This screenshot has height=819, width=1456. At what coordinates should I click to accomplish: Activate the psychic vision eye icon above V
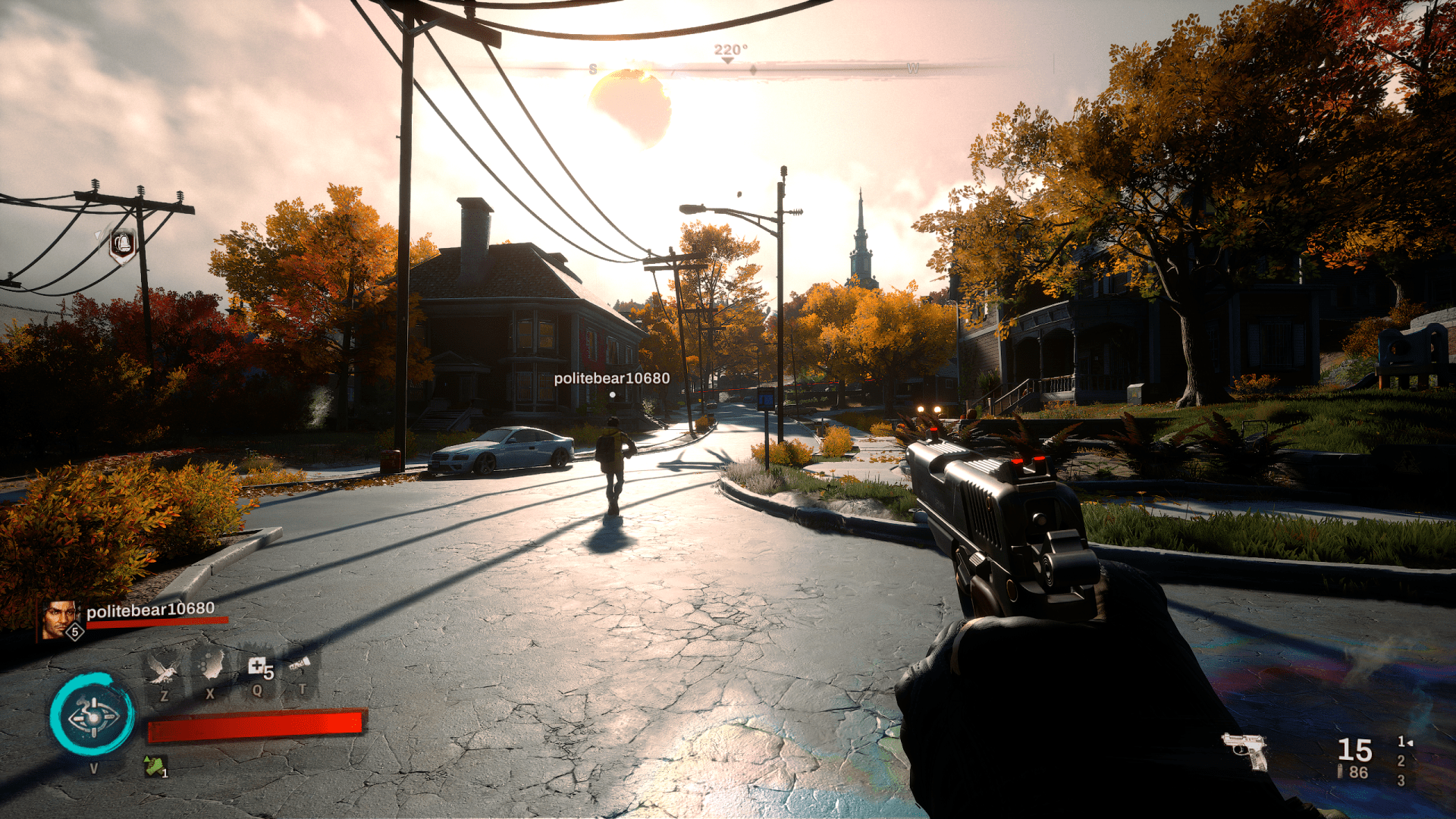point(94,717)
